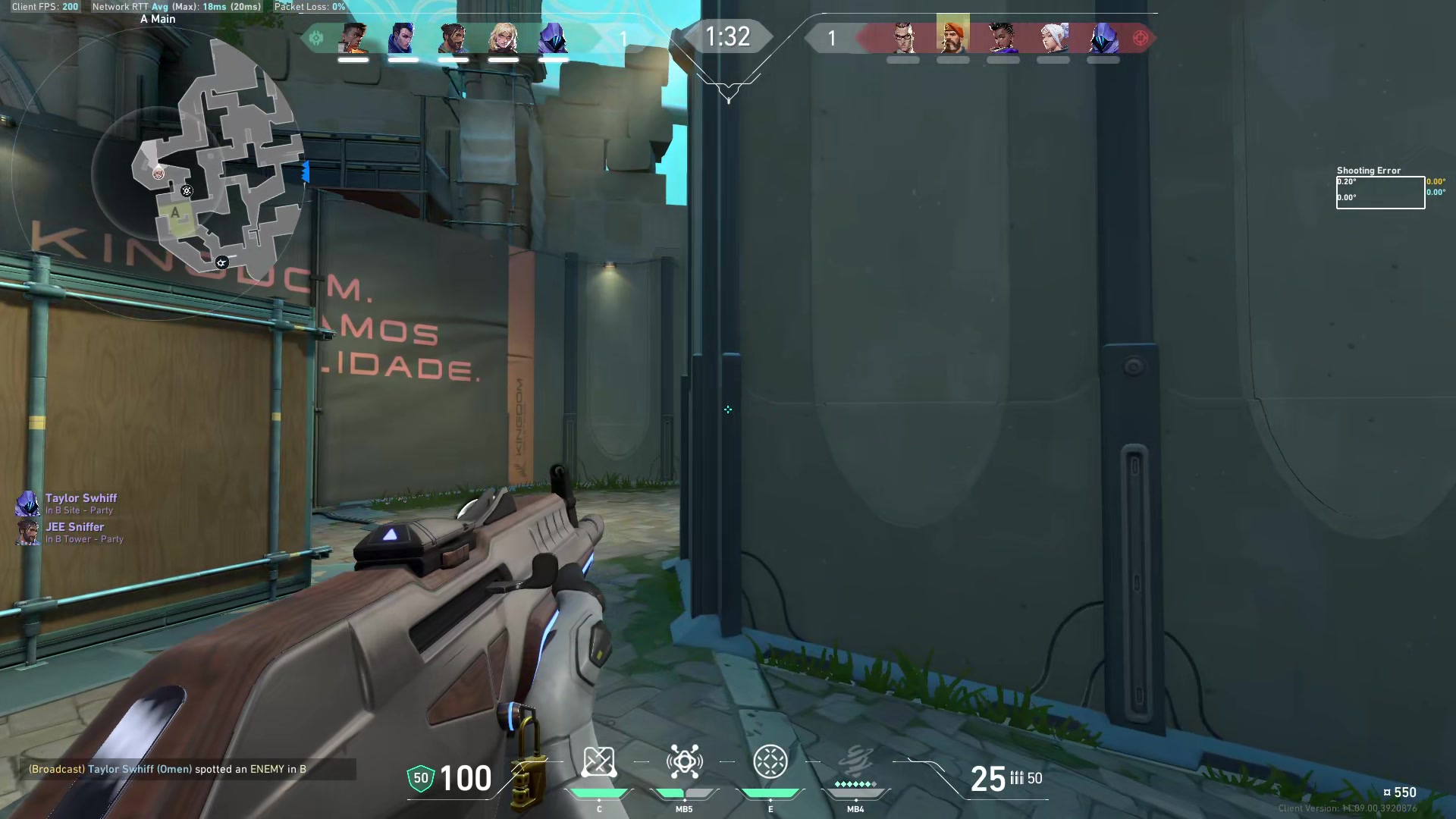Open the broadcast chat message box
The width and height of the screenshot is (1456, 819).
tap(188, 769)
